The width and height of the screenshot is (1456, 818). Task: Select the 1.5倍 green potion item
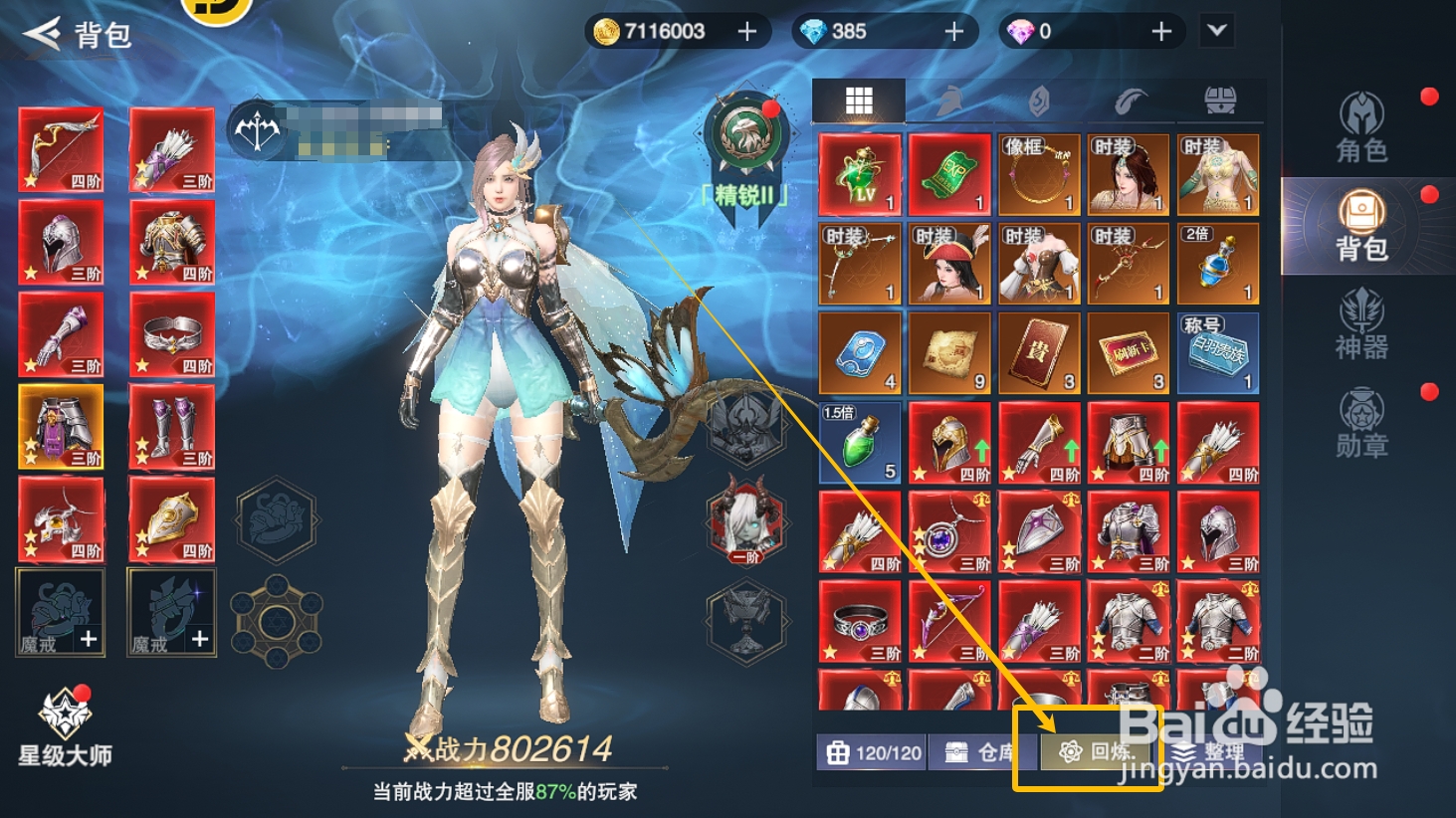pyautogui.click(x=858, y=442)
